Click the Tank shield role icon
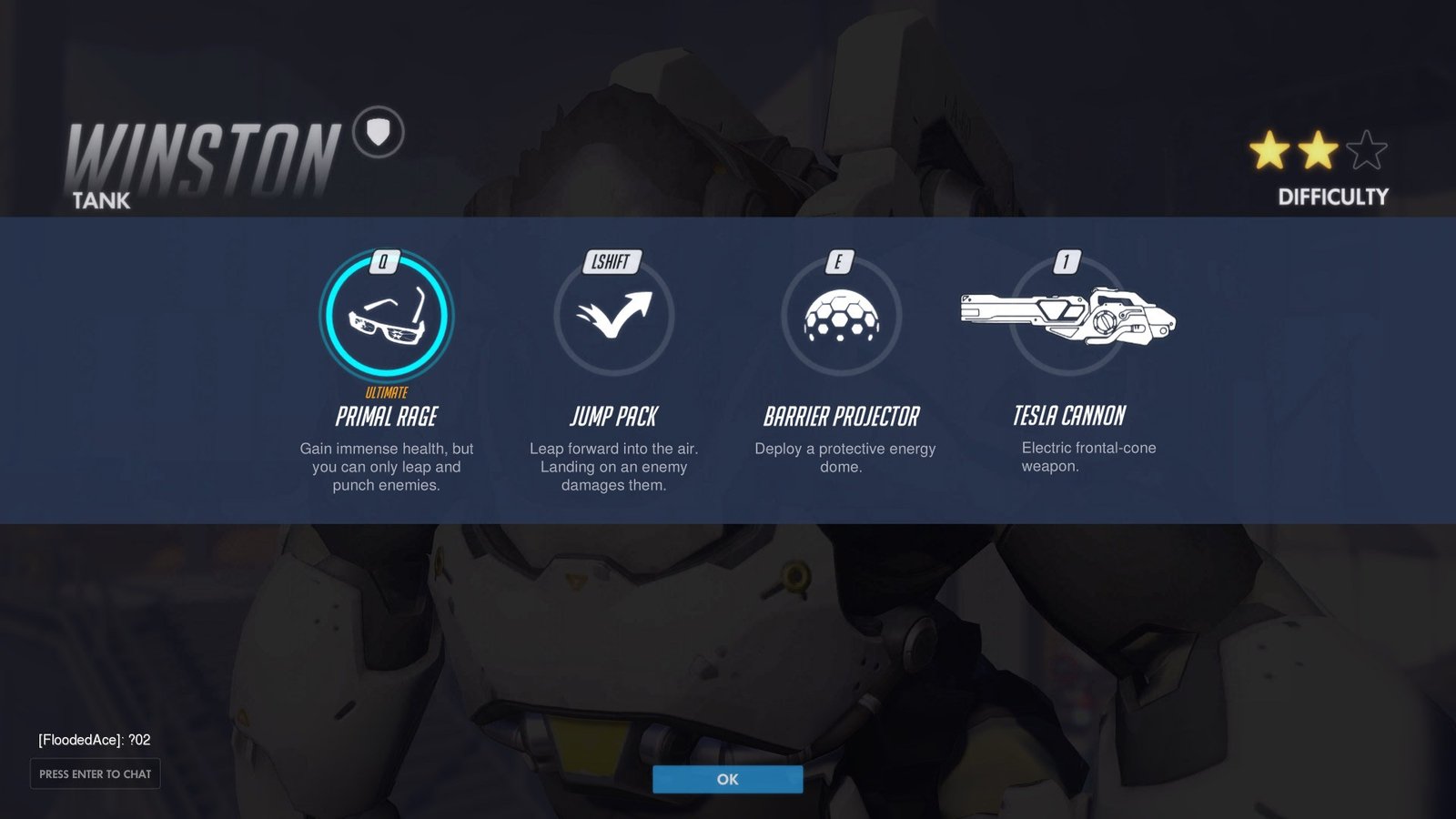 379,133
